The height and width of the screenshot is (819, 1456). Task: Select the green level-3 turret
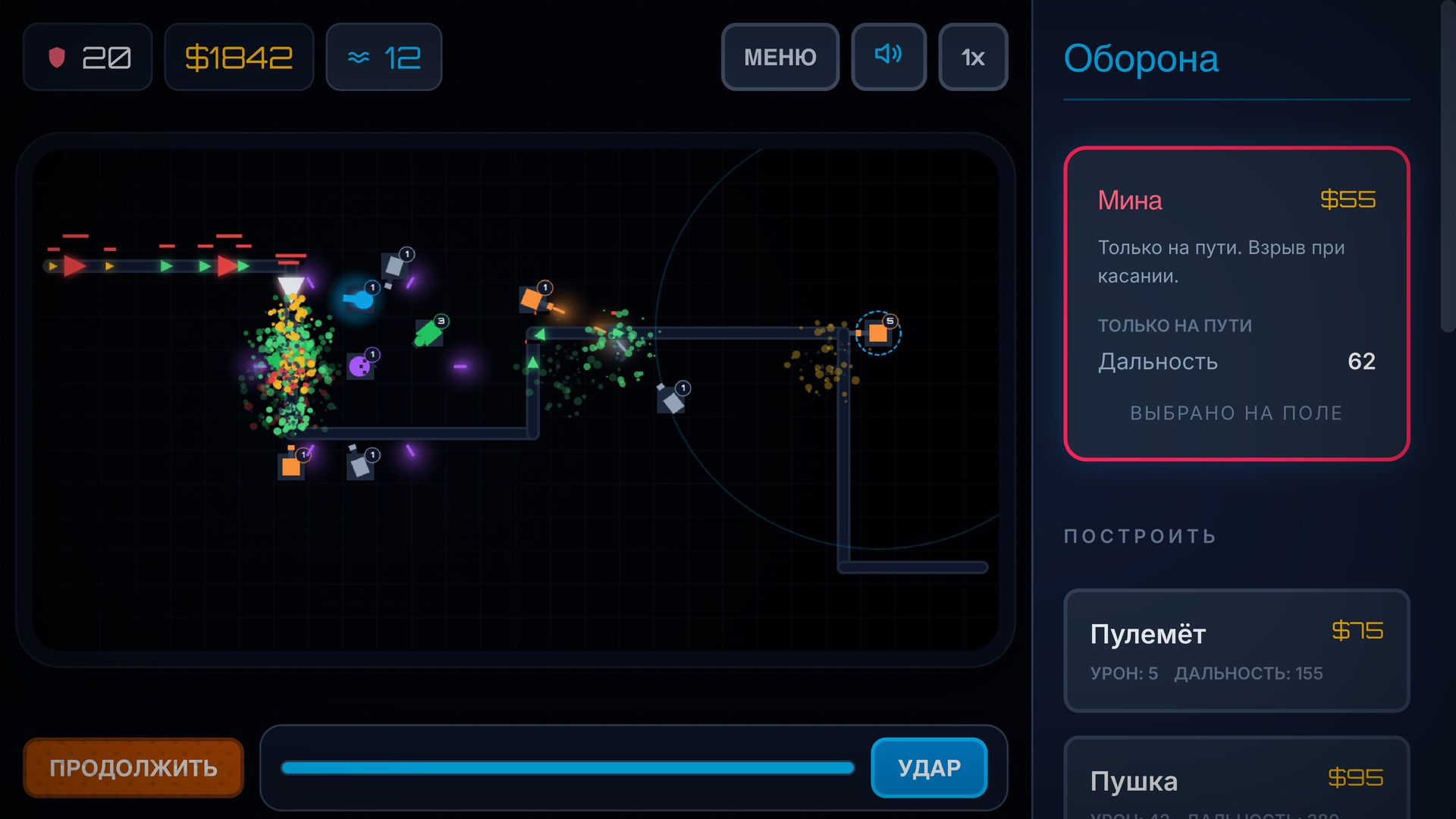[x=431, y=332]
